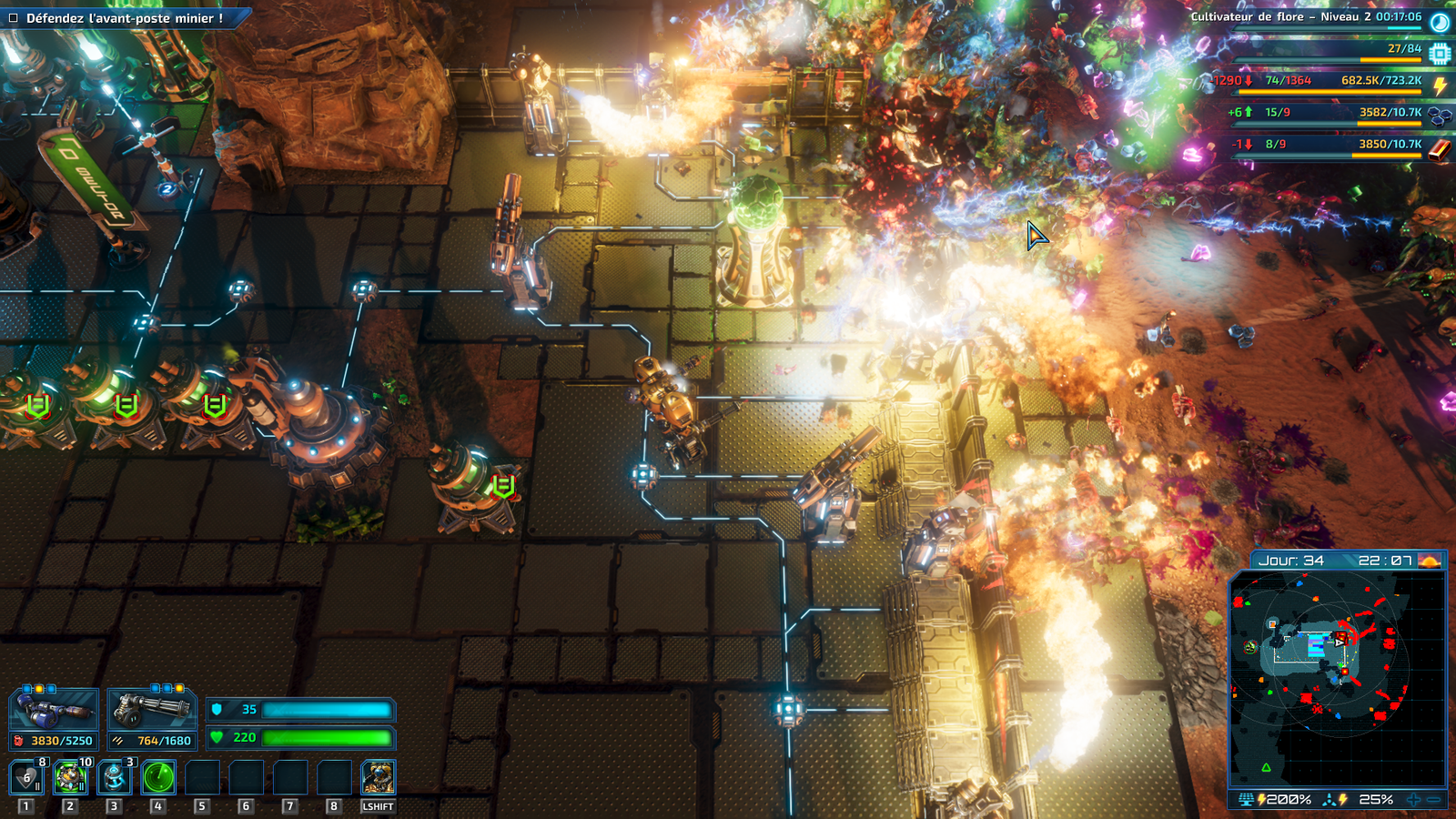1456x819 pixels.
Task: Click the blue hexagon resource icon
Action: coord(1440,116)
